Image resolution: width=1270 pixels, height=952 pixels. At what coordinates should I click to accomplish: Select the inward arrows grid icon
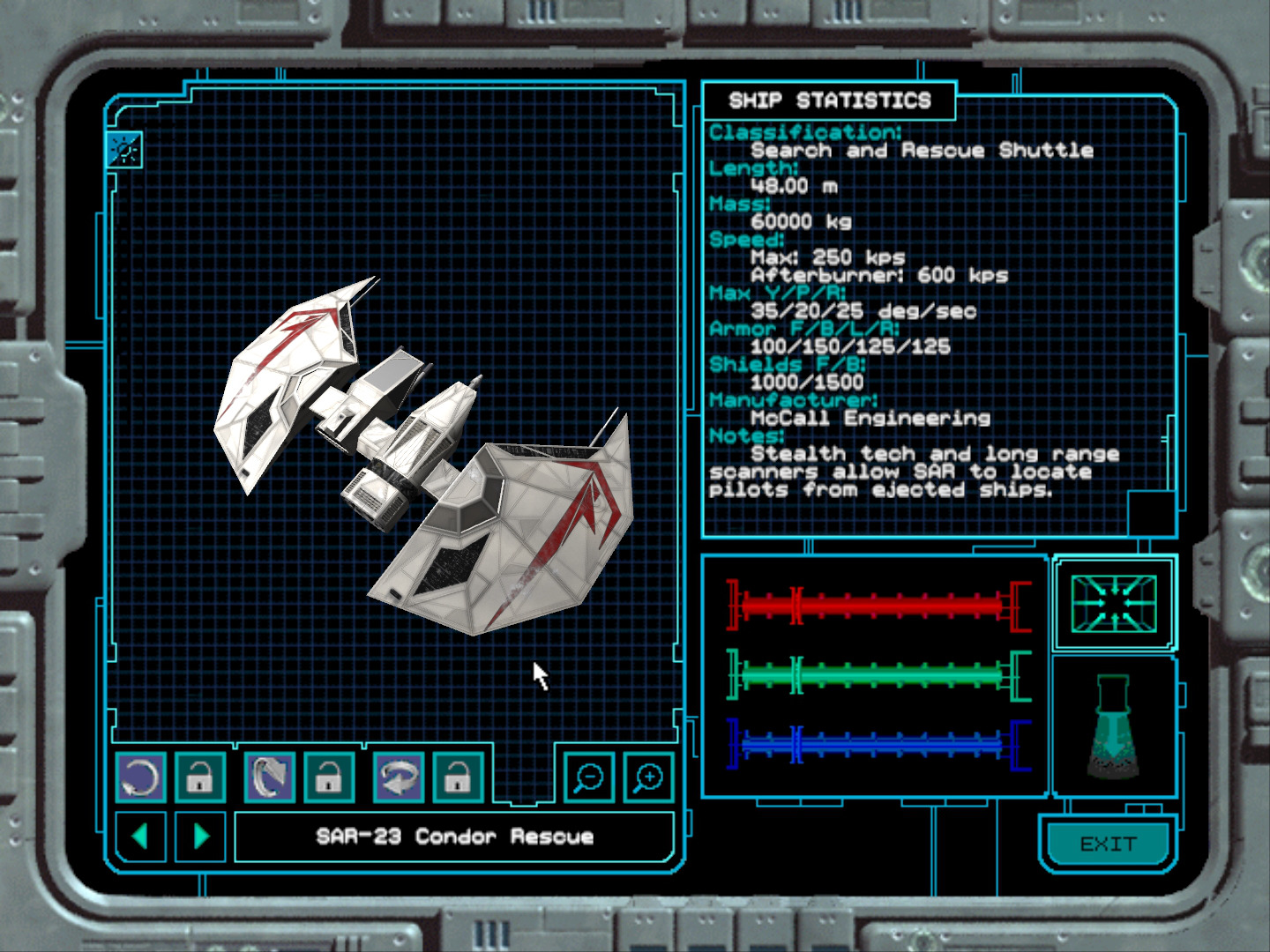point(1114,603)
